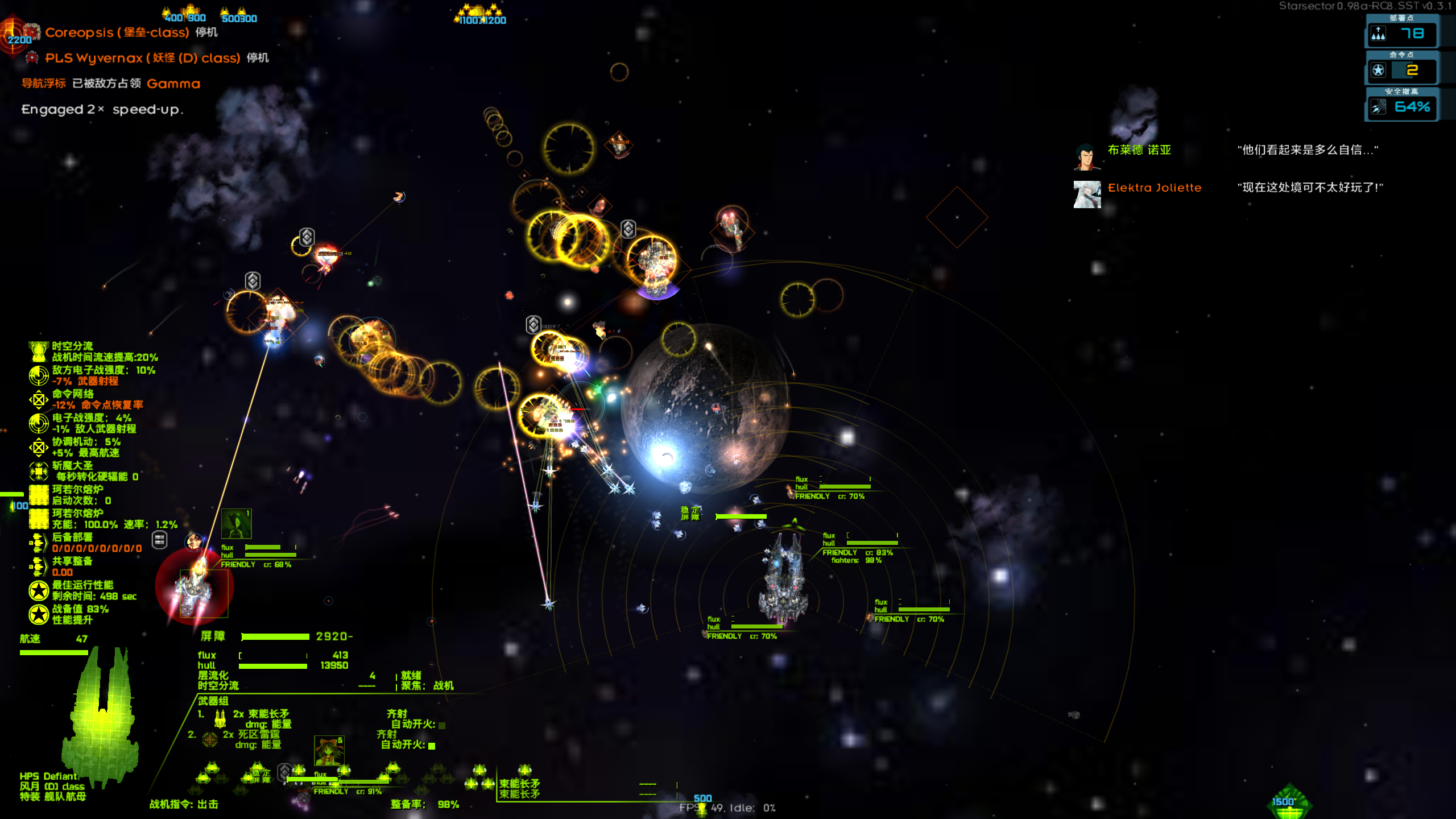Select the 斩魔大圣 status icon
The width and height of the screenshot is (1456, 819).
(39, 471)
